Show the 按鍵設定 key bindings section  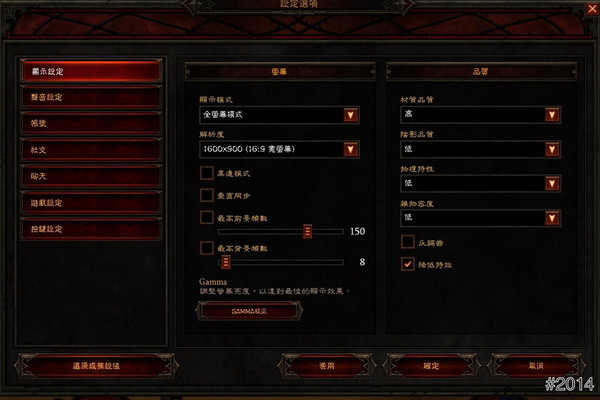pyautogui.click(x=90, y=229)
